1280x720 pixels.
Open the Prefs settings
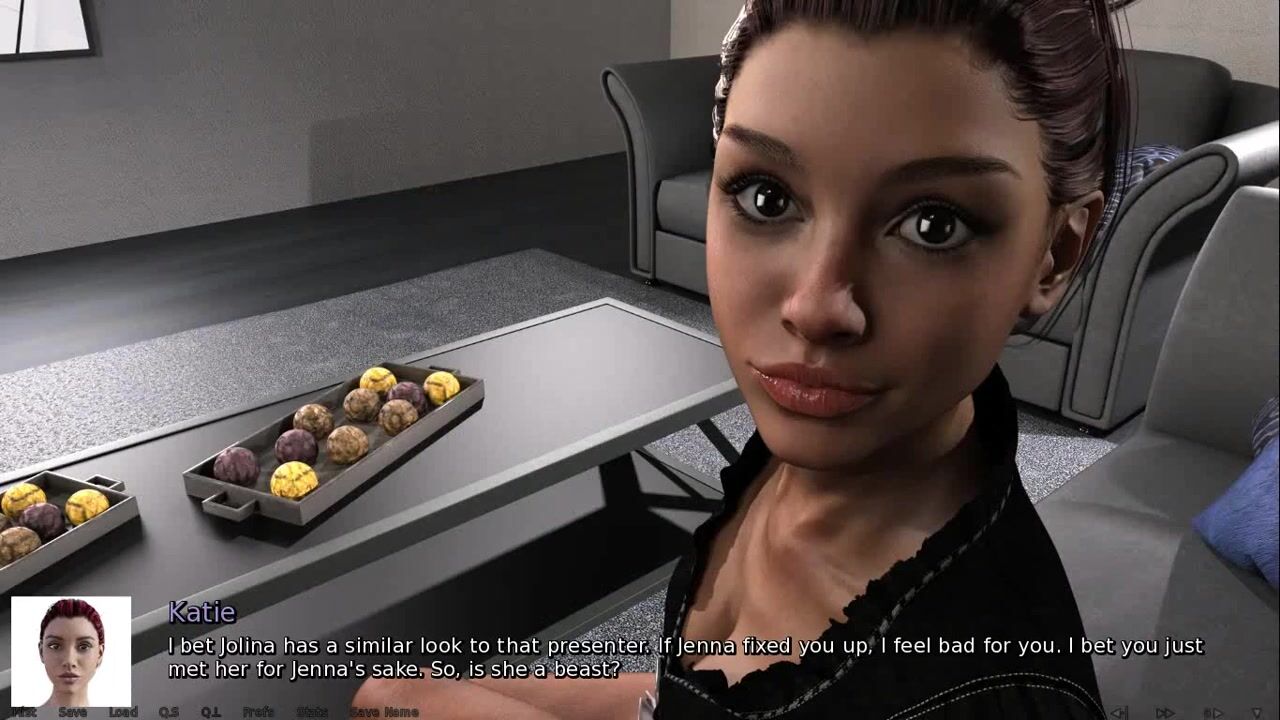pos(258,712)
